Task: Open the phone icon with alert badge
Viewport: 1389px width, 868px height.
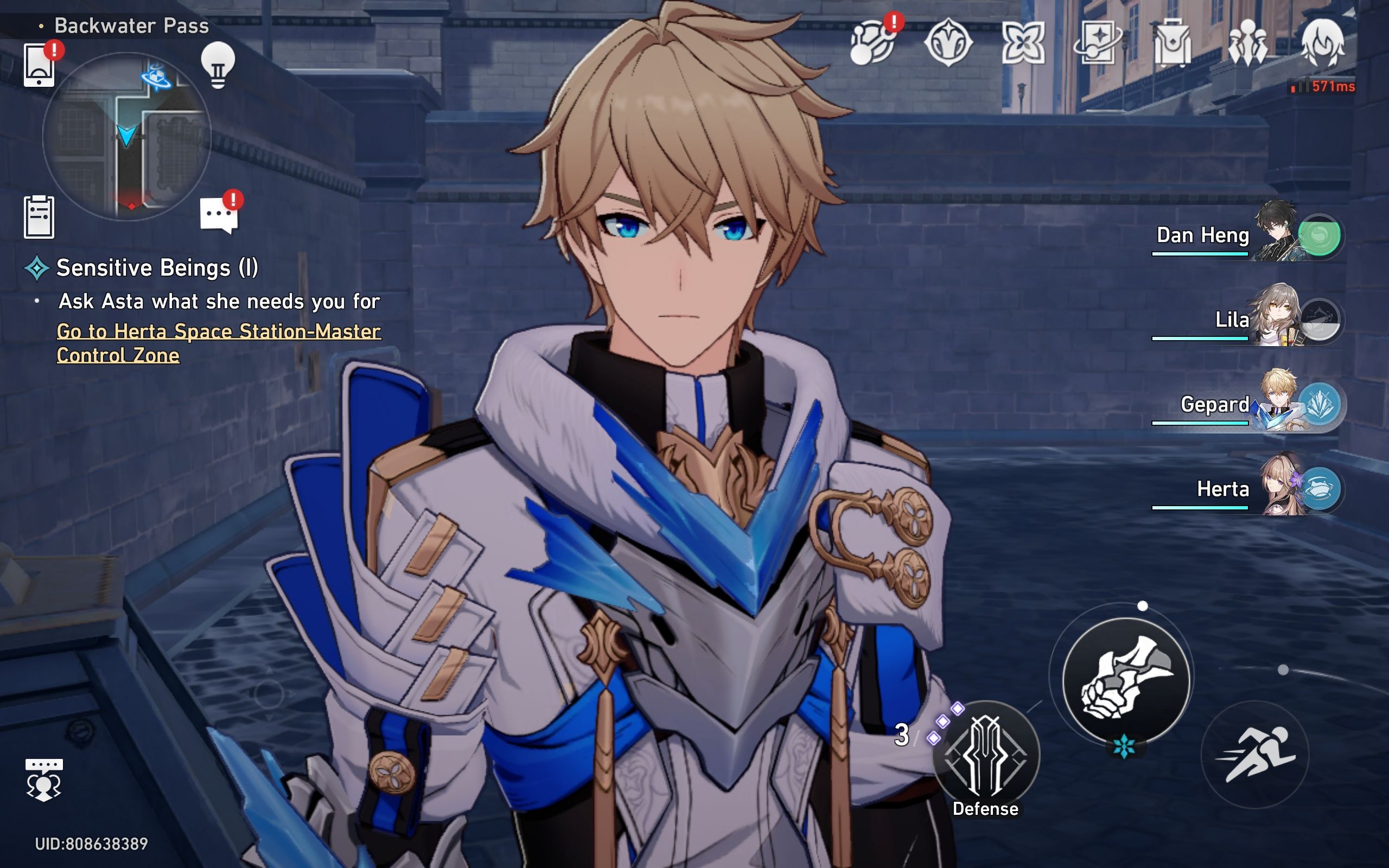Action: pyautogui.click(x=39, y=65)
